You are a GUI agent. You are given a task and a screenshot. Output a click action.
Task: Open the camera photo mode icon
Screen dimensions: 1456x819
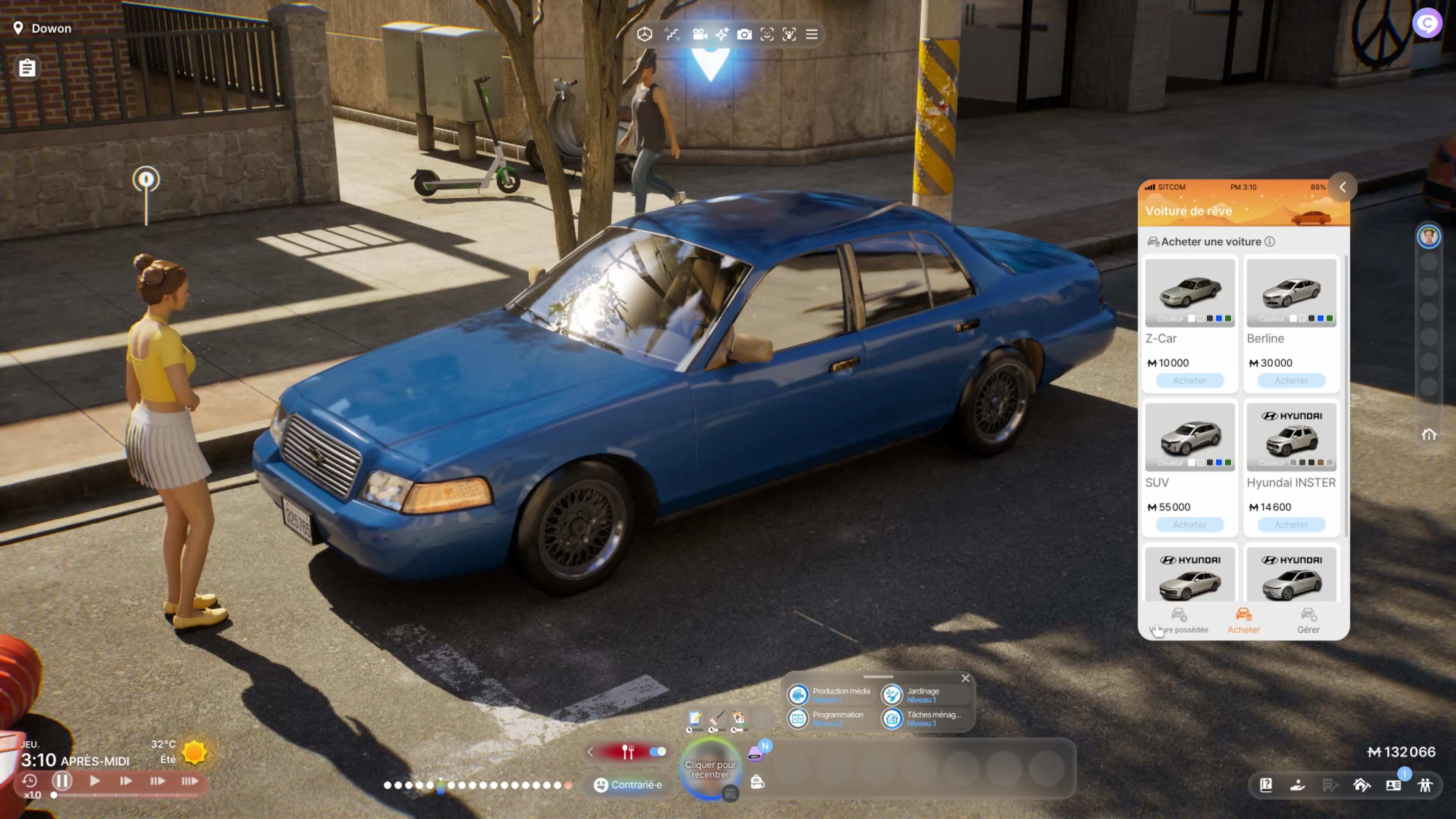tap(744, 35)
